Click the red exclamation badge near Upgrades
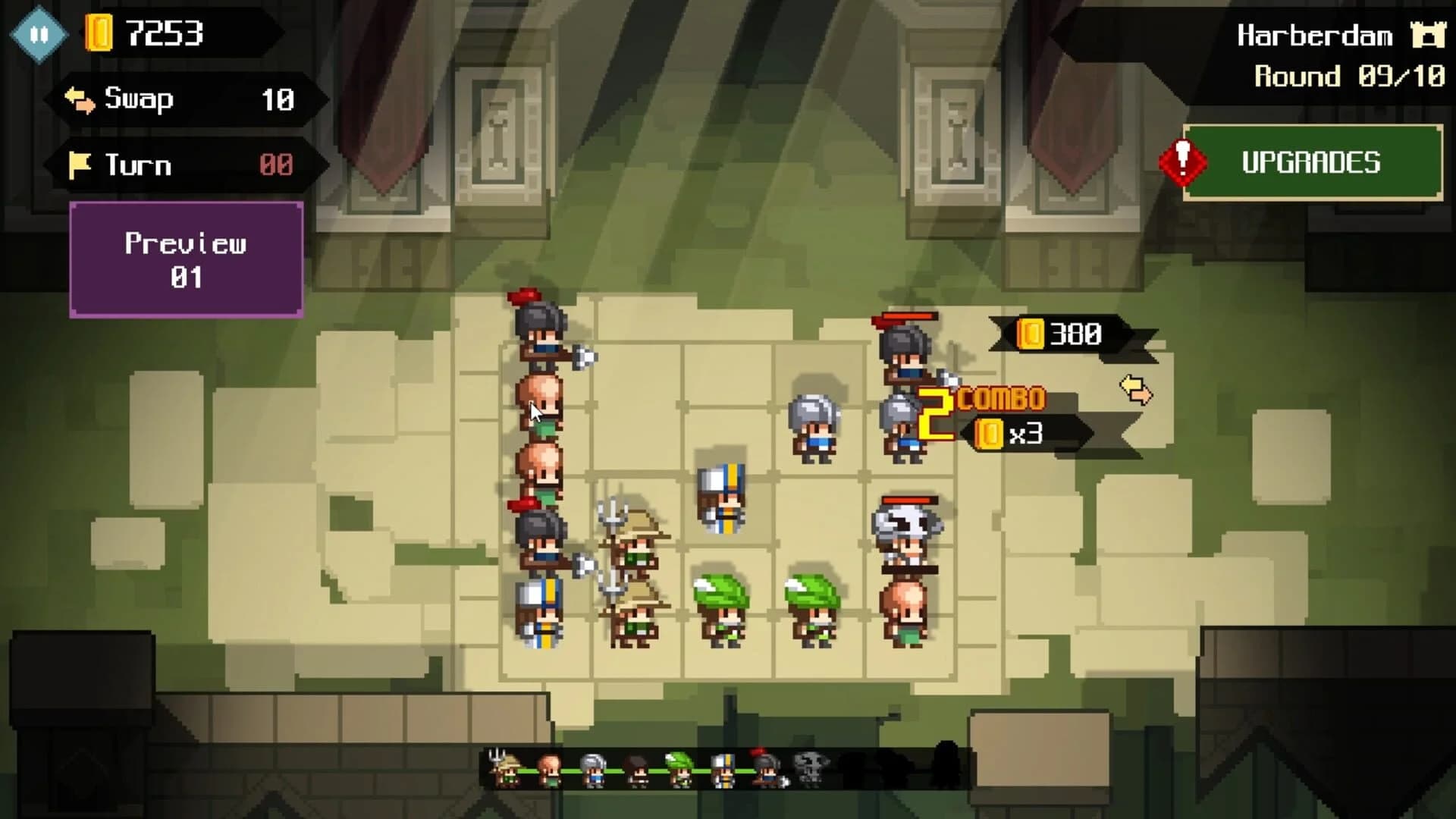This screenshot has width=1456, height=819. coord(1186,162)
